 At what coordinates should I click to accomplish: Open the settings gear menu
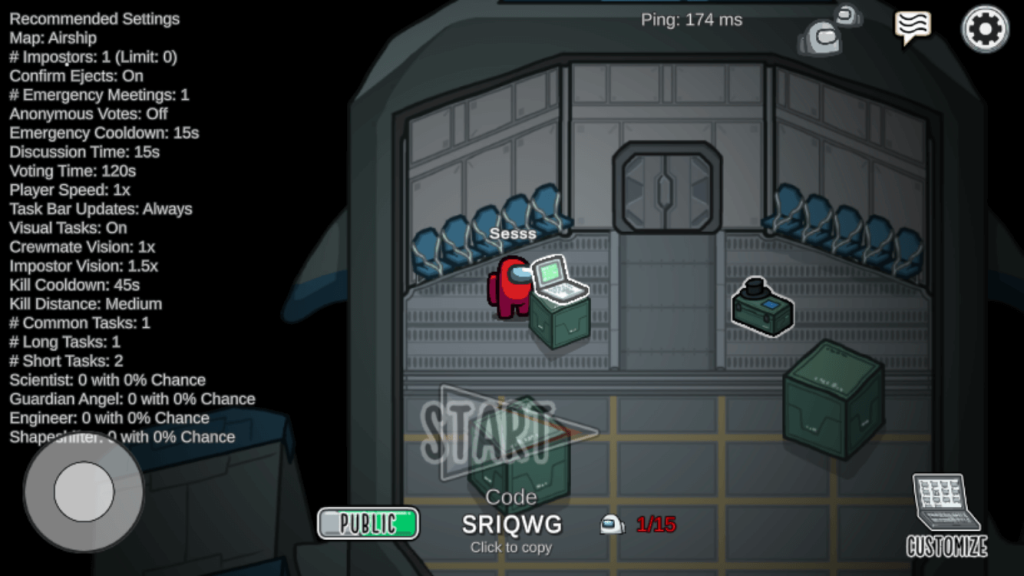985,29
